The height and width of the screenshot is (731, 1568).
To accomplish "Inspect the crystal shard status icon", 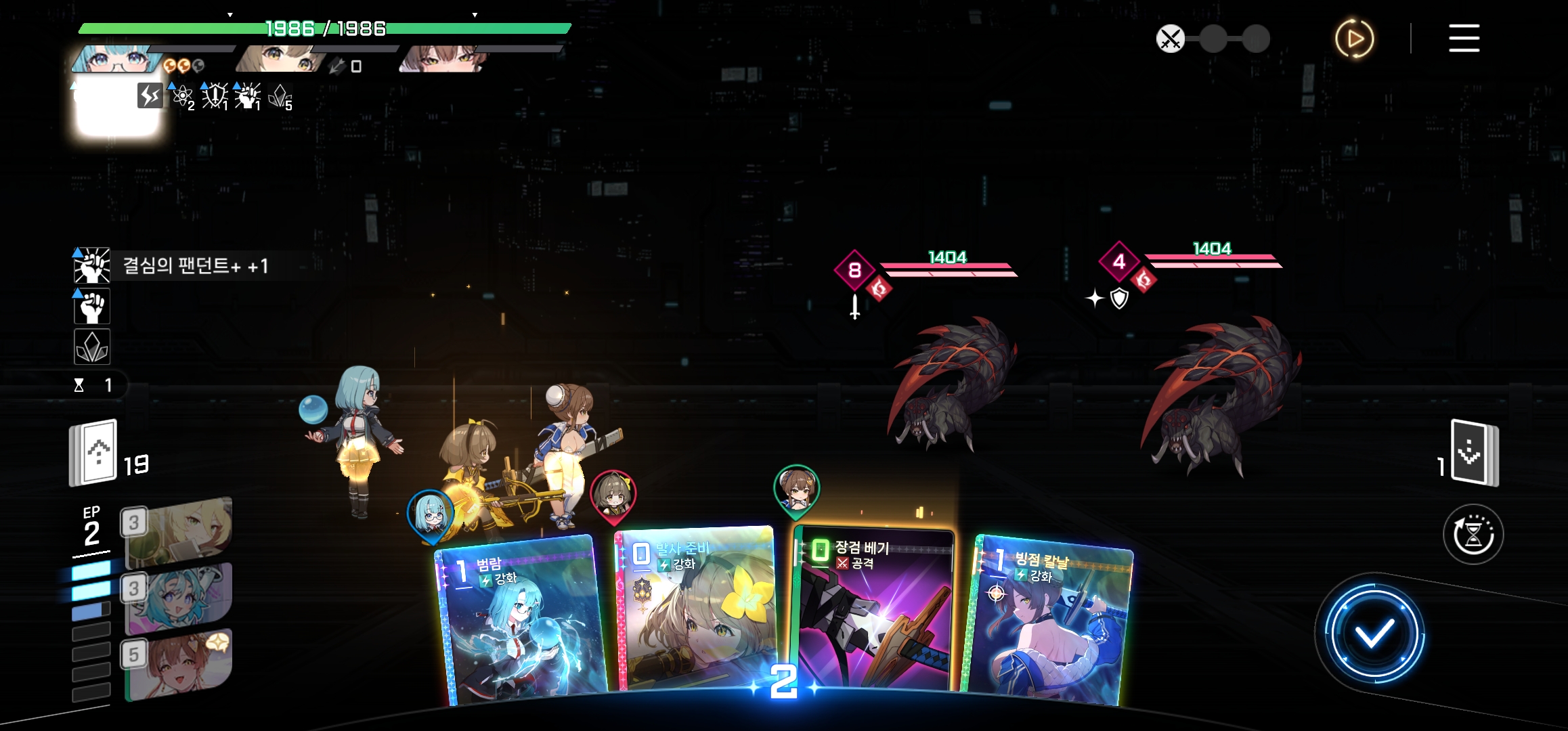I will point(92,347).
